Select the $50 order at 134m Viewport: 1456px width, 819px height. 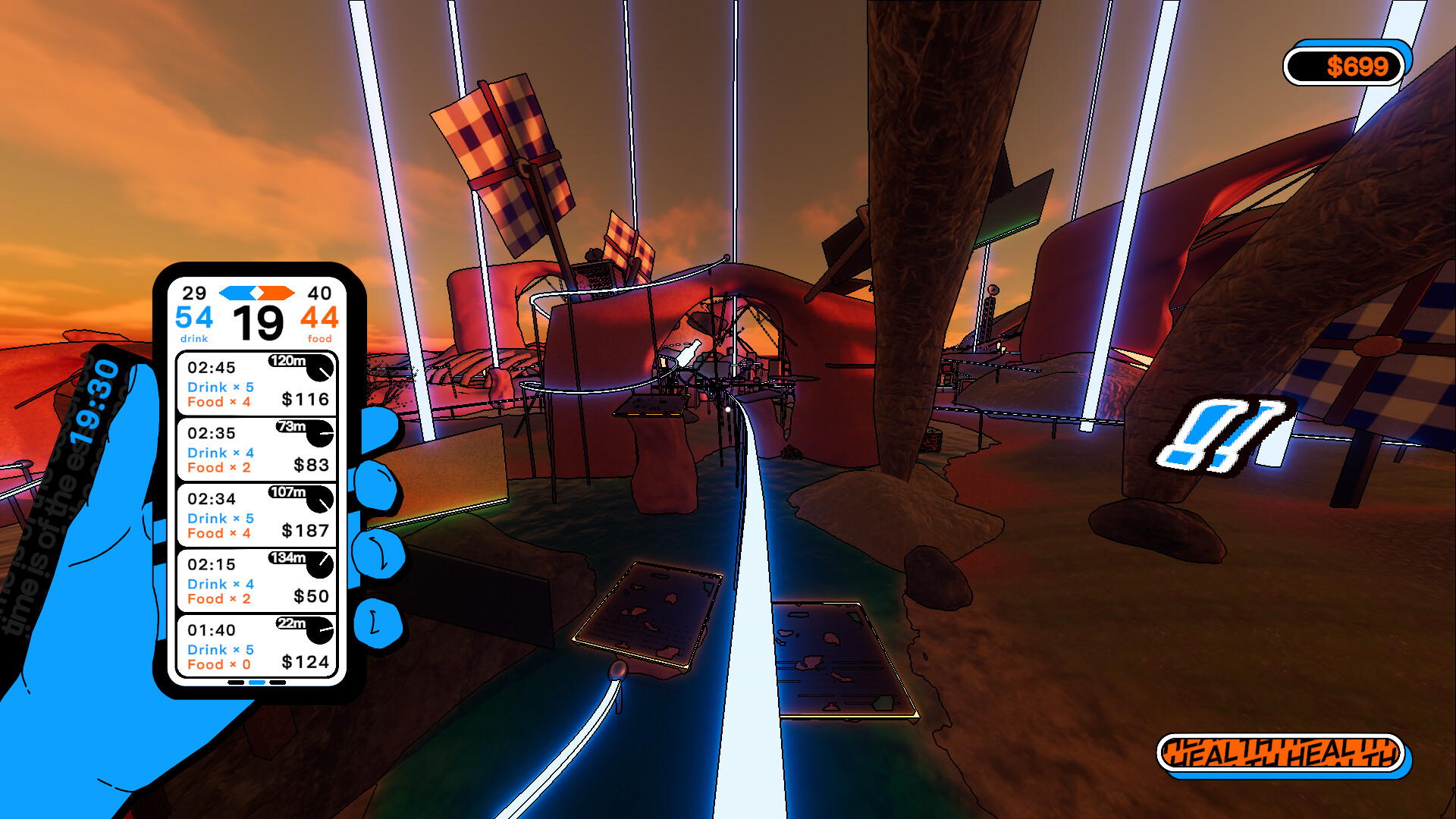click(x=256, y=581)
